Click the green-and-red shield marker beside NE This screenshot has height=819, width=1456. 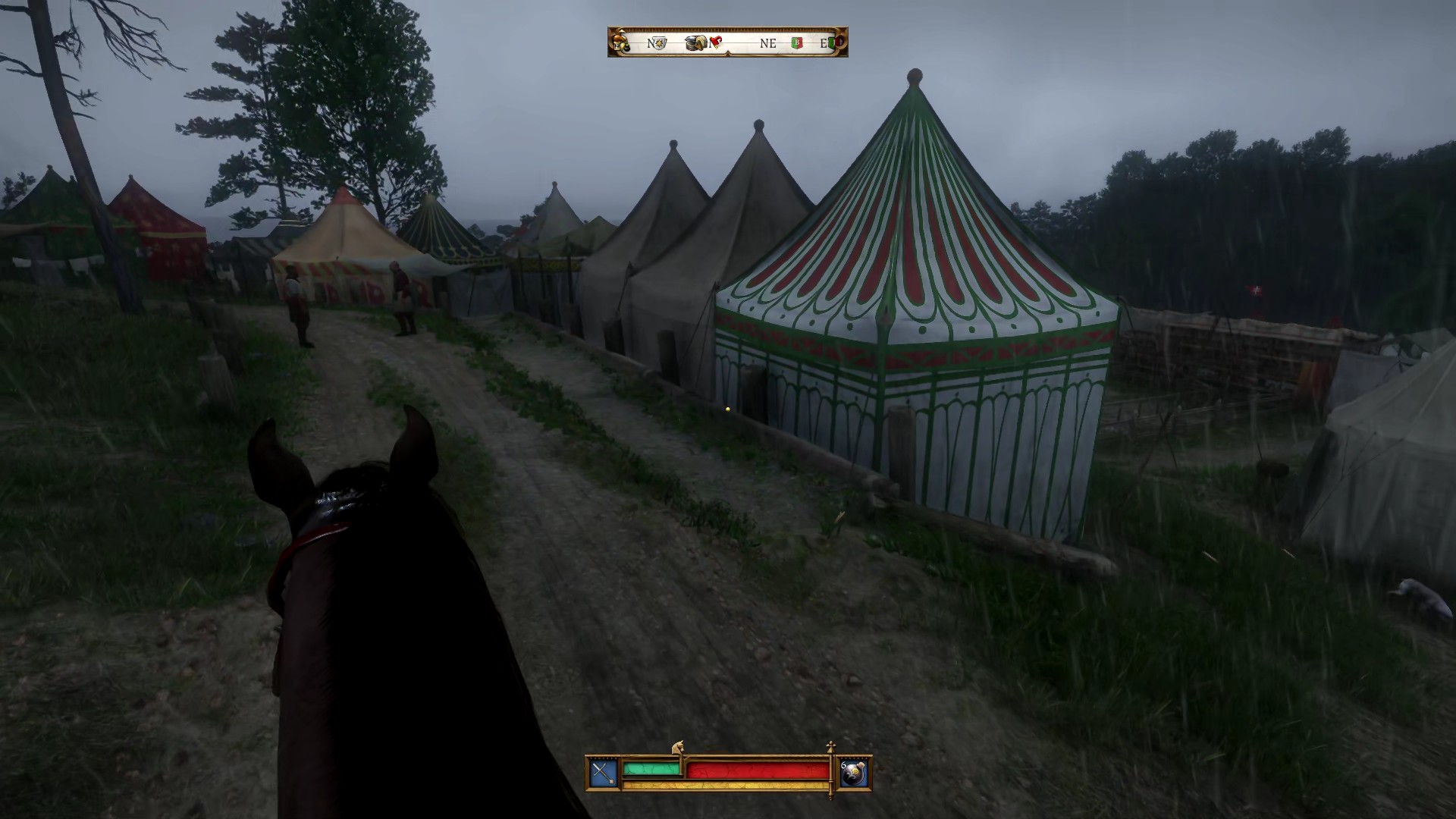coord(797,42)
